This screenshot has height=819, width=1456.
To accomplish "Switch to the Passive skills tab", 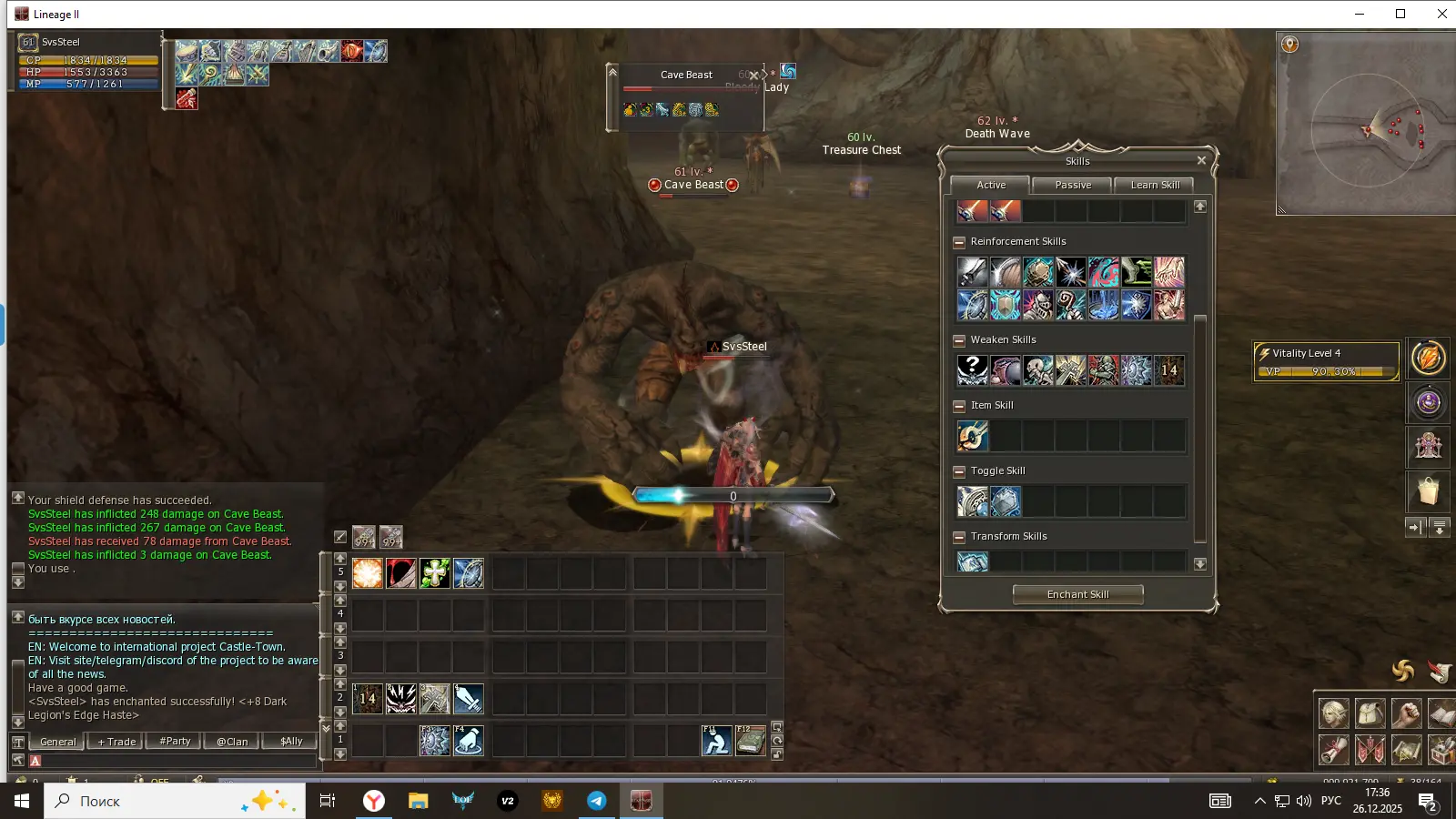I will 1073,185.
